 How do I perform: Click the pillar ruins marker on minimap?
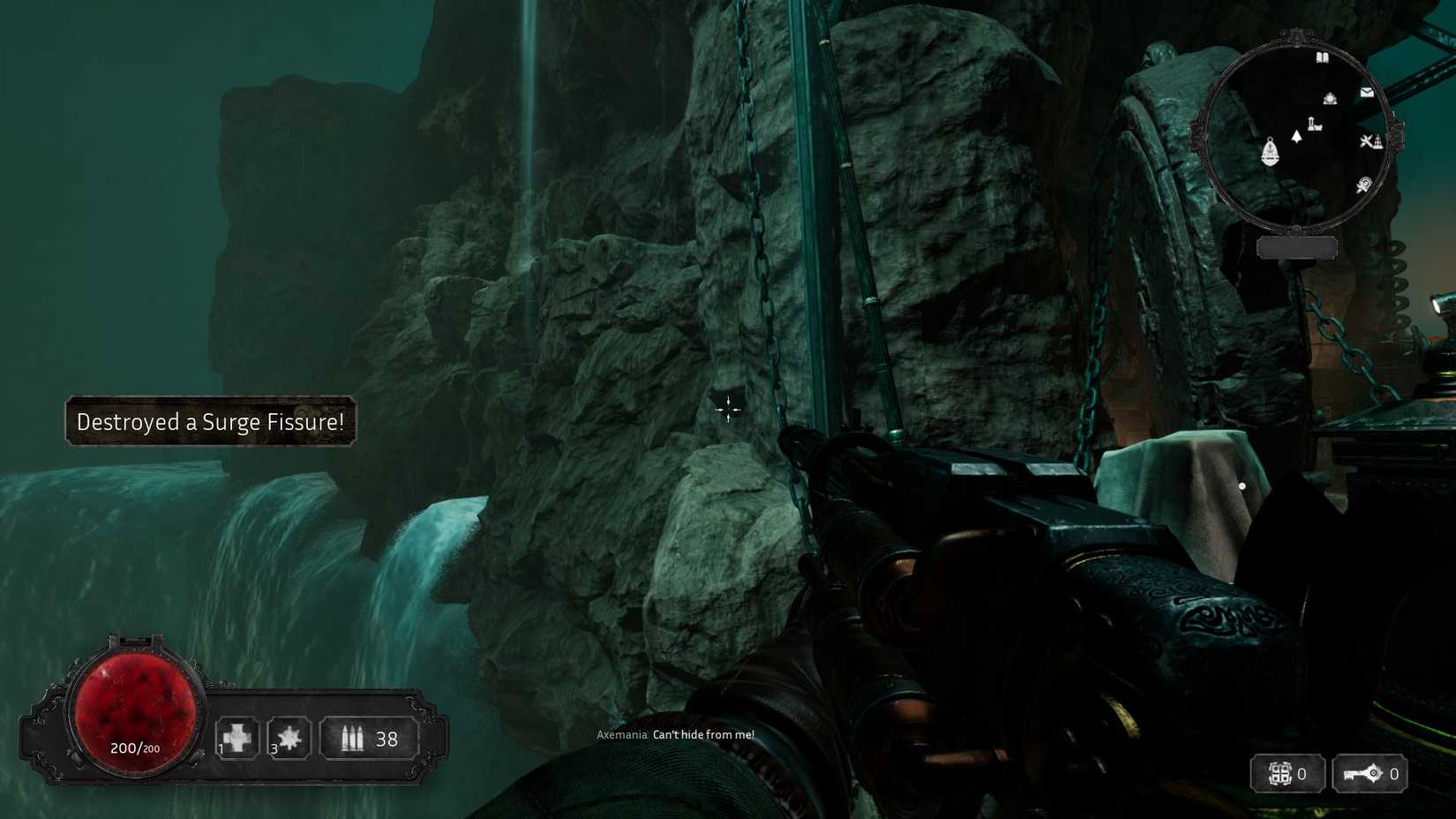click(x=1315, y=124)
